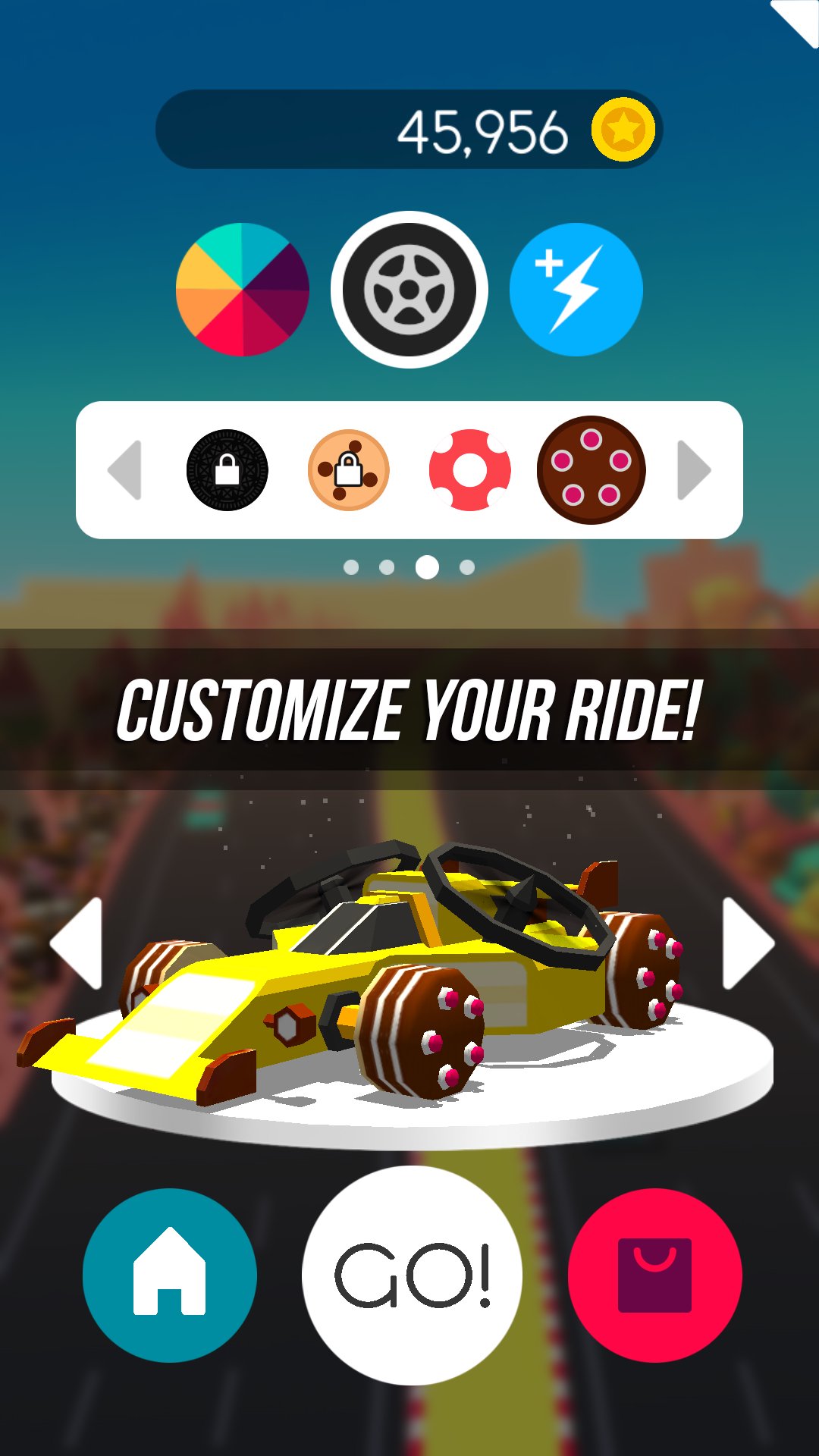Select the wheels customization tab
The image size is (819, 1456).
409,290
